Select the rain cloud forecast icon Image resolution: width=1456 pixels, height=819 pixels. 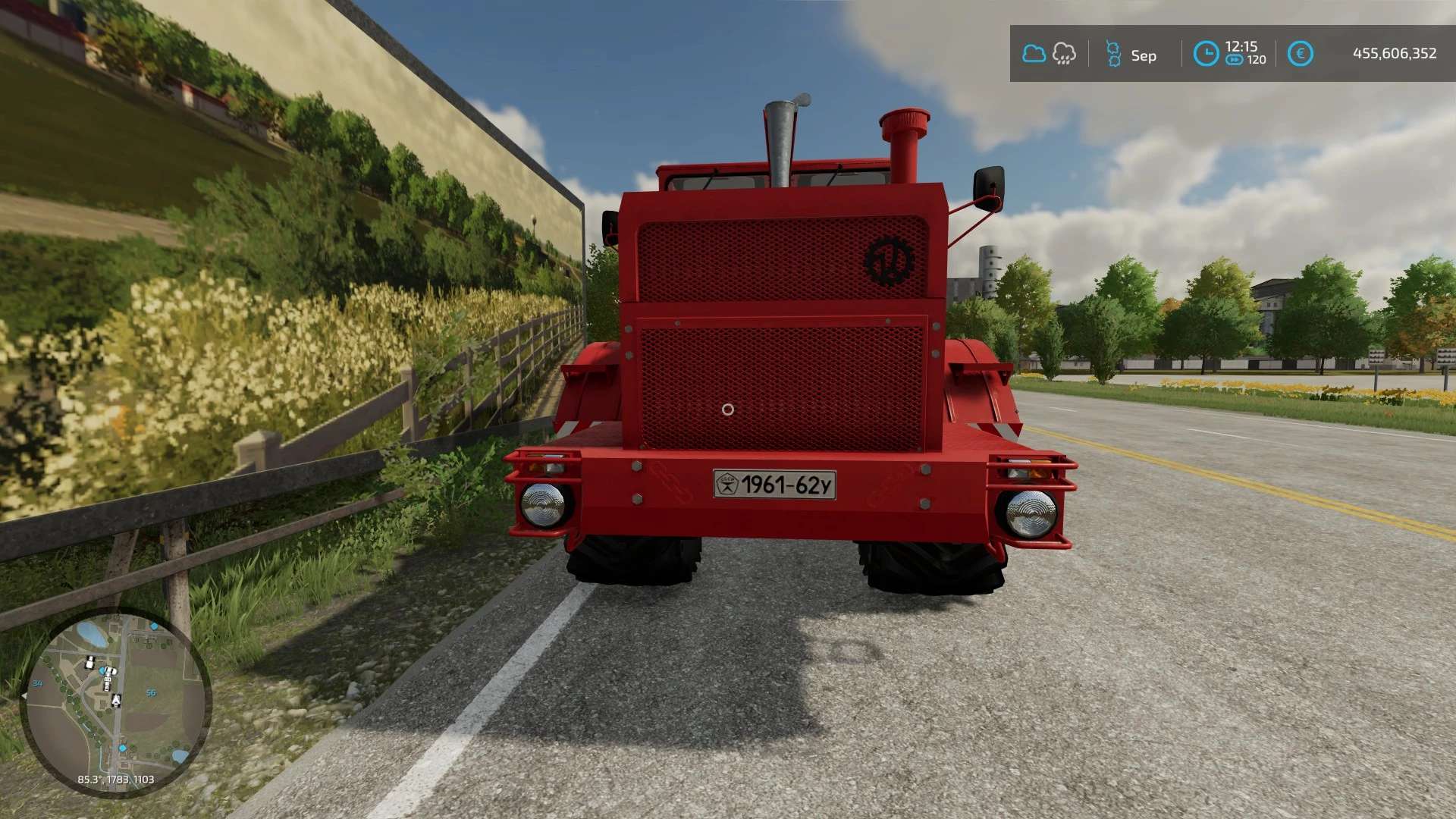[1064, 54]
